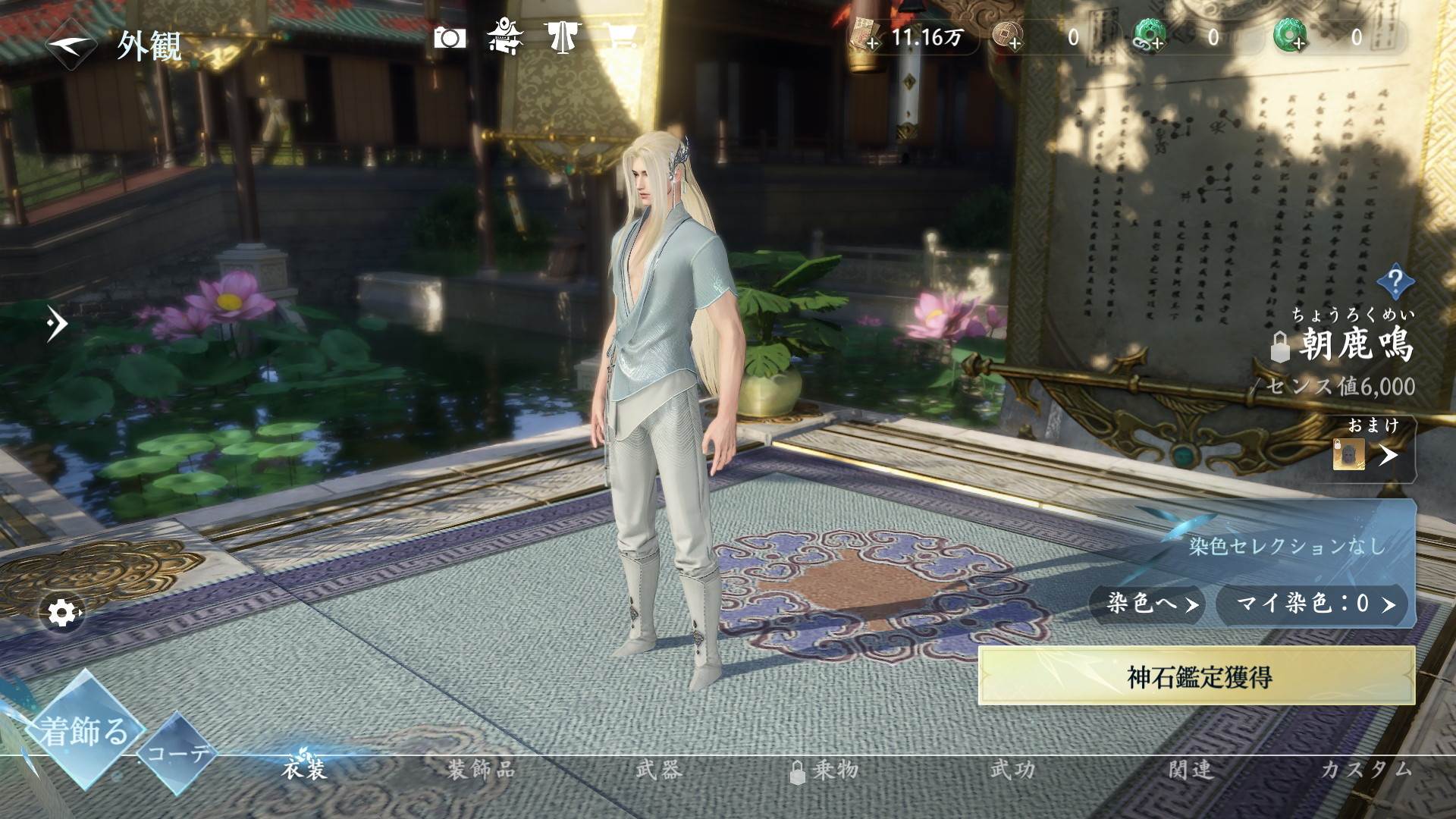Switch to the コーデ mode
This screenshot has height=819, width=1456.
177,753
